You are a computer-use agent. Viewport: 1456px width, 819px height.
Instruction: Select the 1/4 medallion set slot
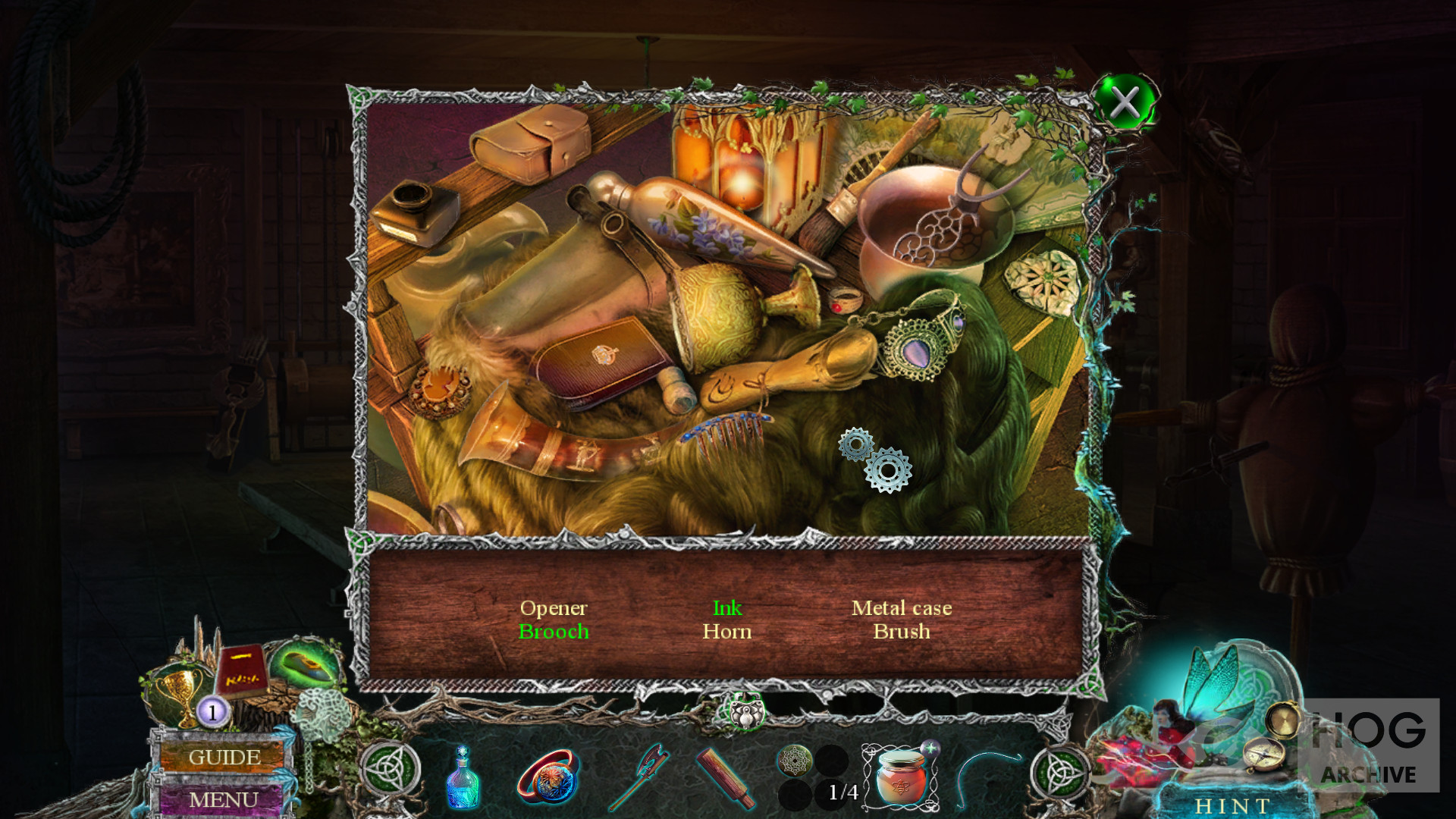814,777
